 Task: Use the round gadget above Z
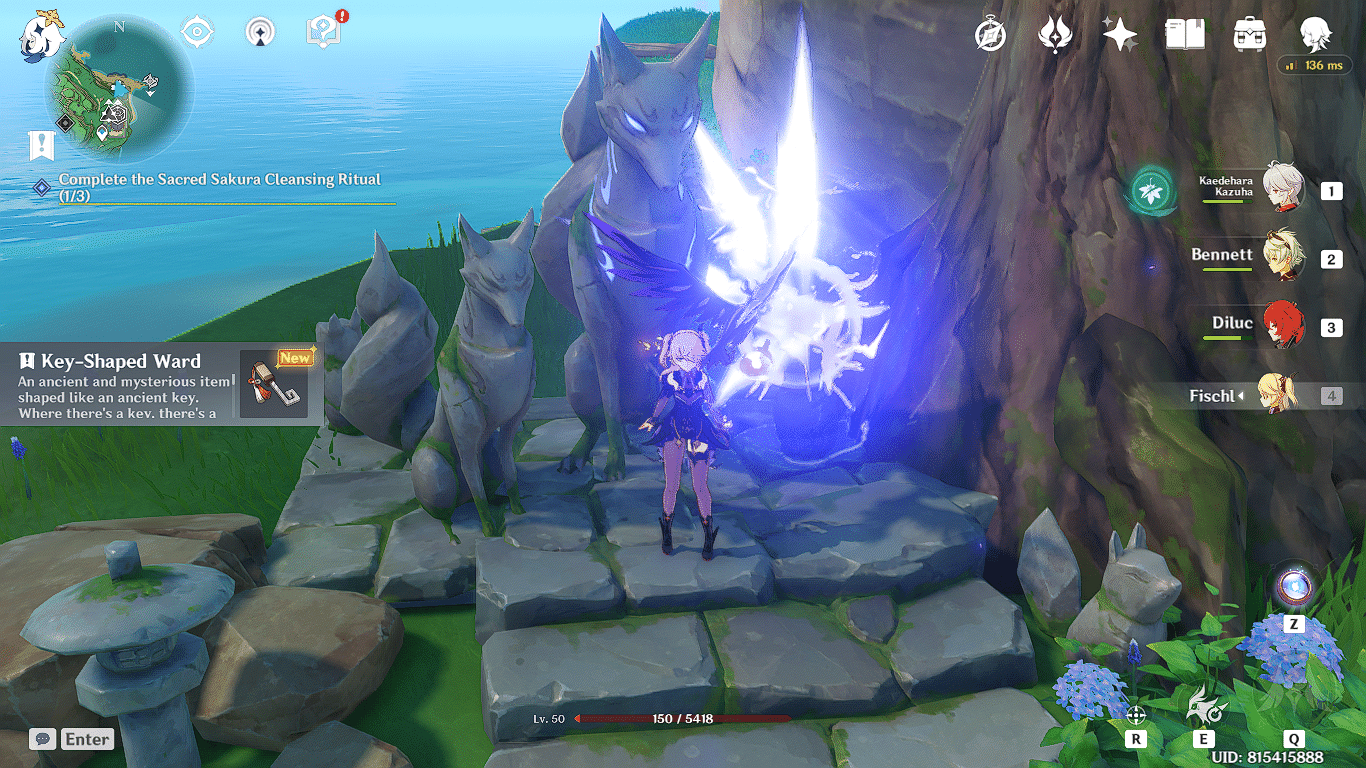(x=1293, y=586)
